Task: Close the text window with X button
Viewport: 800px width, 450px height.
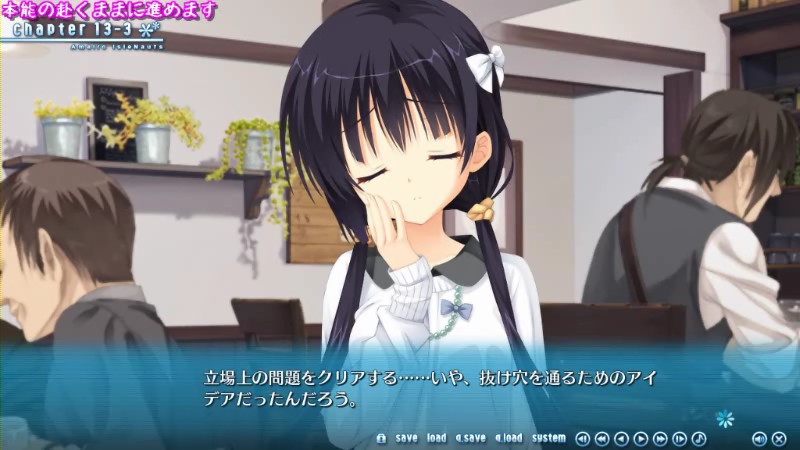Action: [x=779, y=438]
